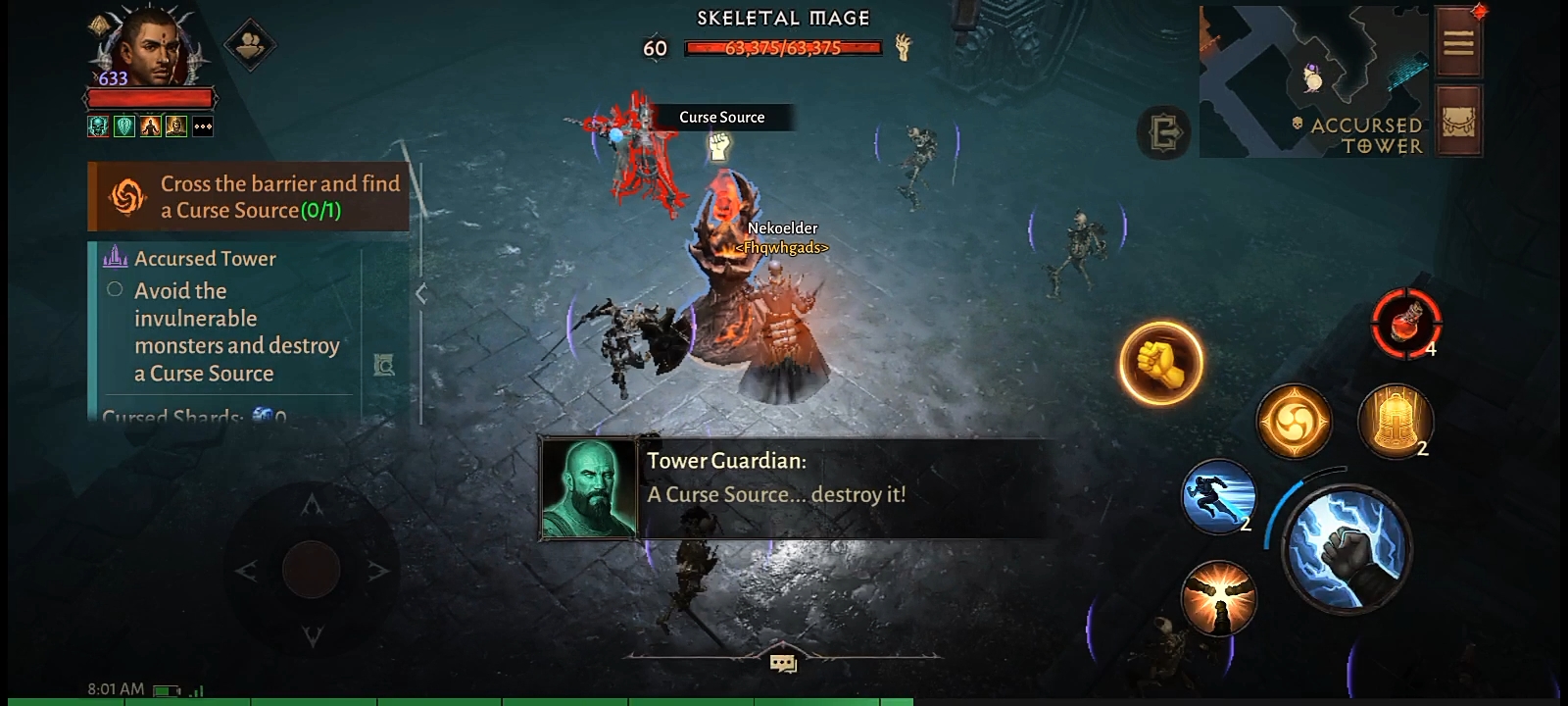Select the Cross the barrier quest tracker
The width and height of the screenshot is (1568, 706).
[x=249, y=197]
